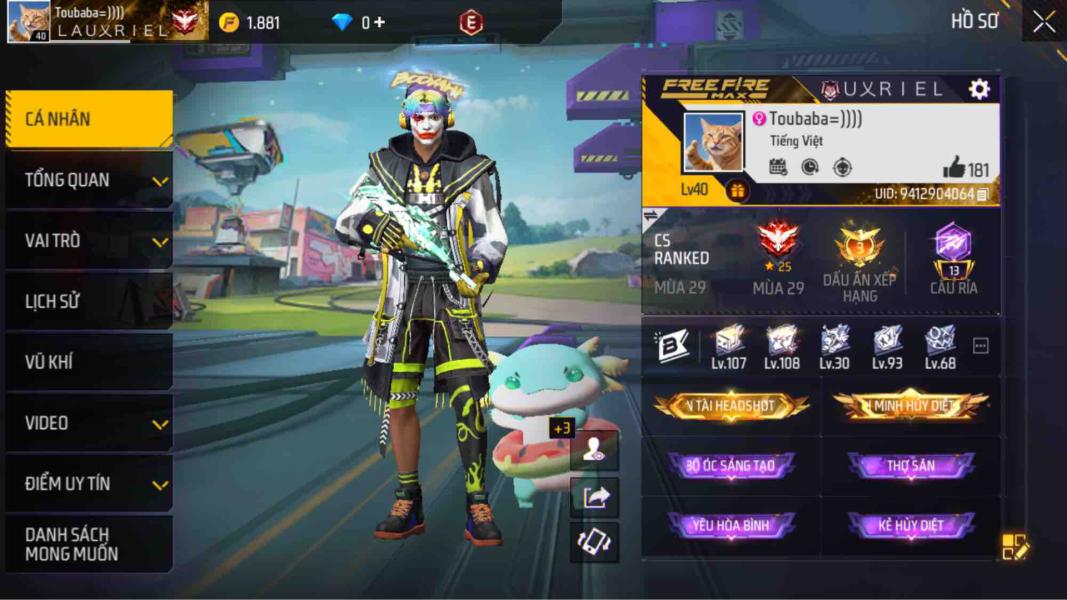Image resolution: width=1067 pixels, height=600 pixels.
Task: Toggle the rotate phone view button
Action: [x=596, y=541]
